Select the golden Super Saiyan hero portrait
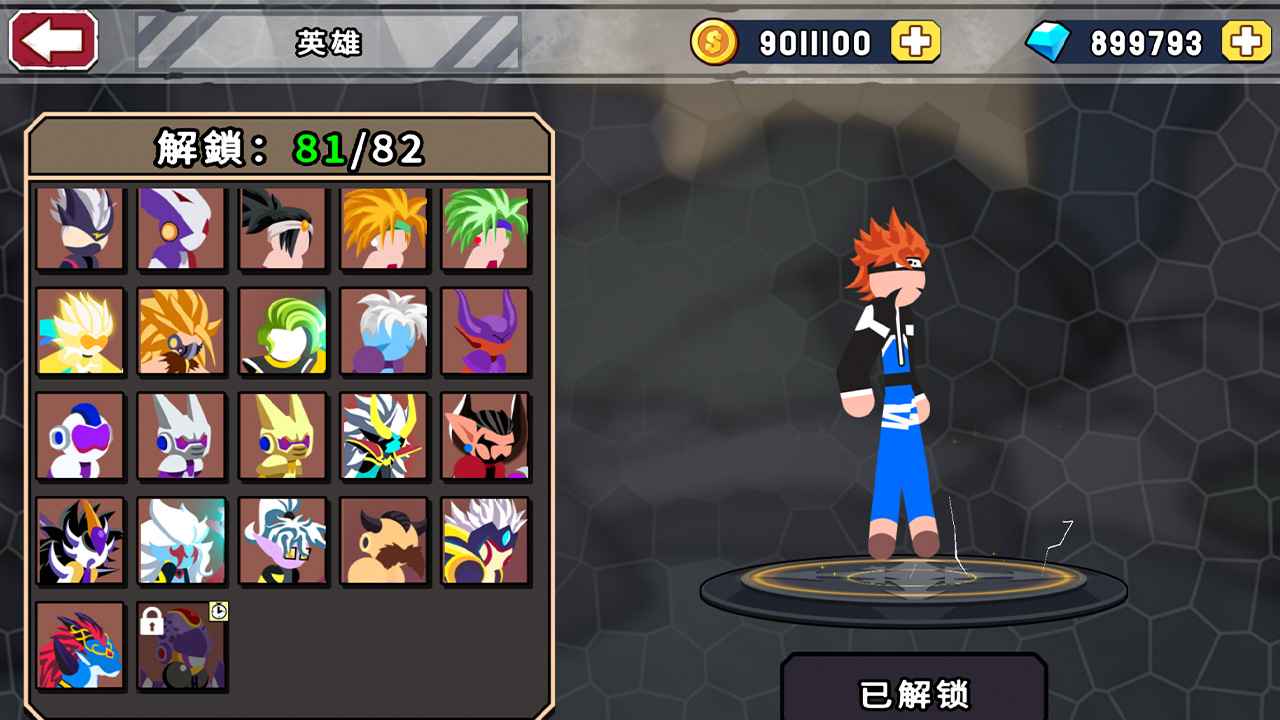 pos(80,330)
